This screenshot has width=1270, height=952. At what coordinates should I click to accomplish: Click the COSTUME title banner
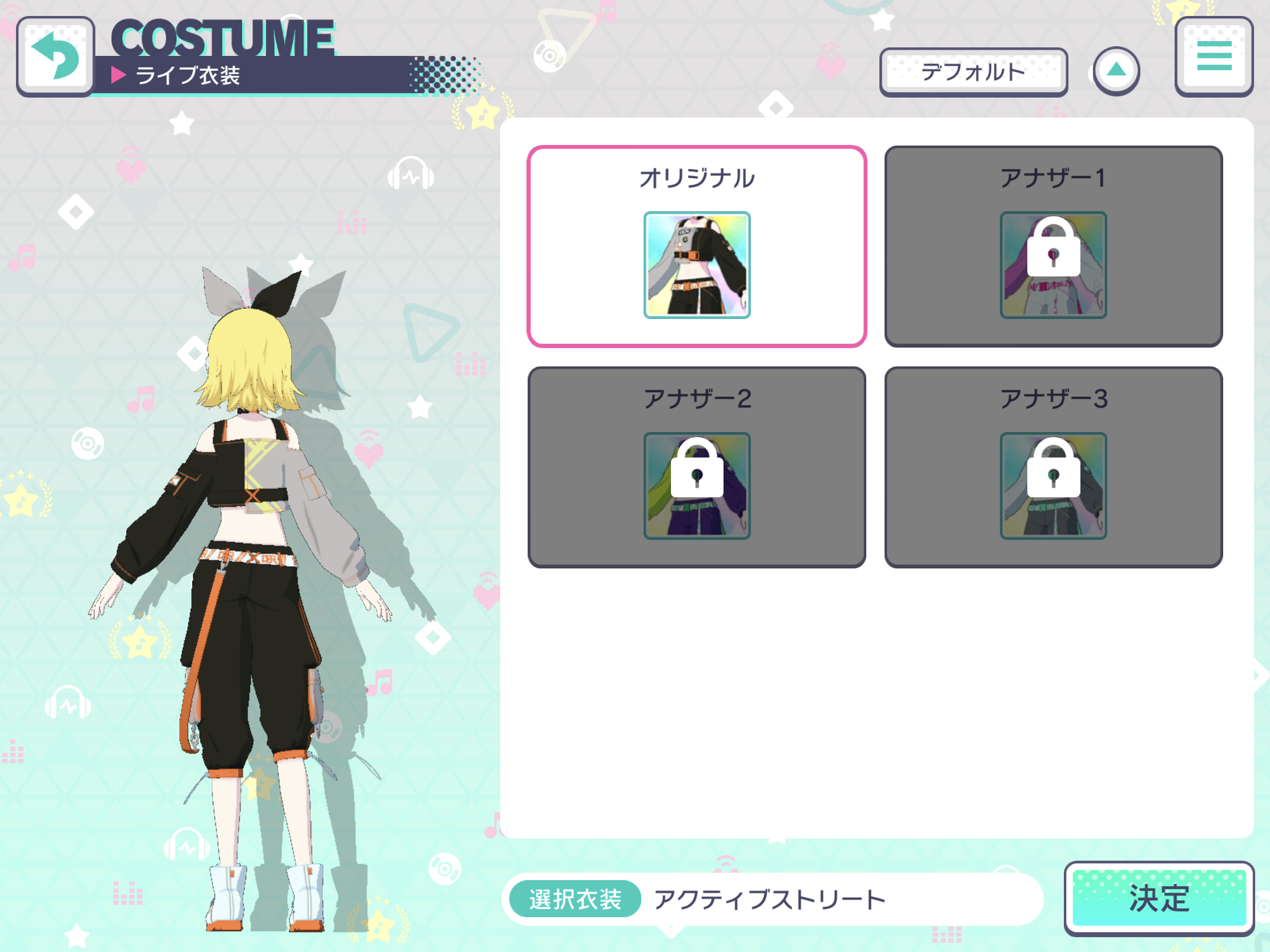tap(223, 35)
